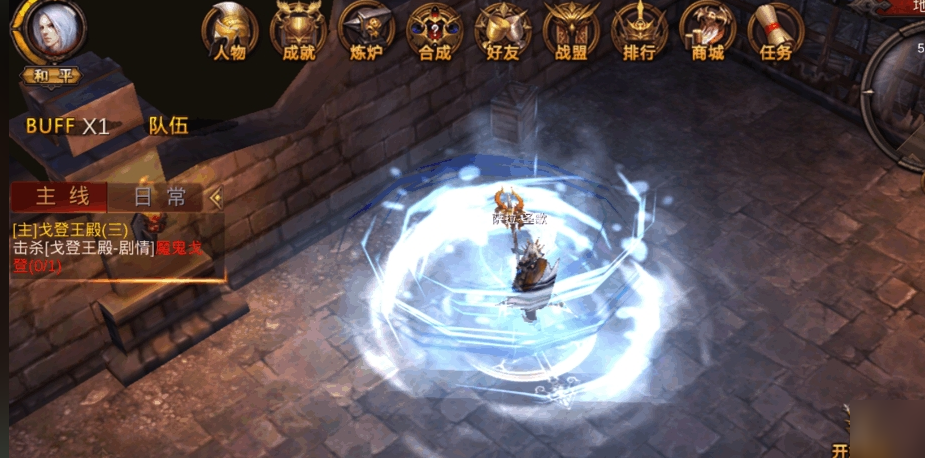Open the 成就 achievements menu
Screen dimensions: 925x458
click(298, 30)
